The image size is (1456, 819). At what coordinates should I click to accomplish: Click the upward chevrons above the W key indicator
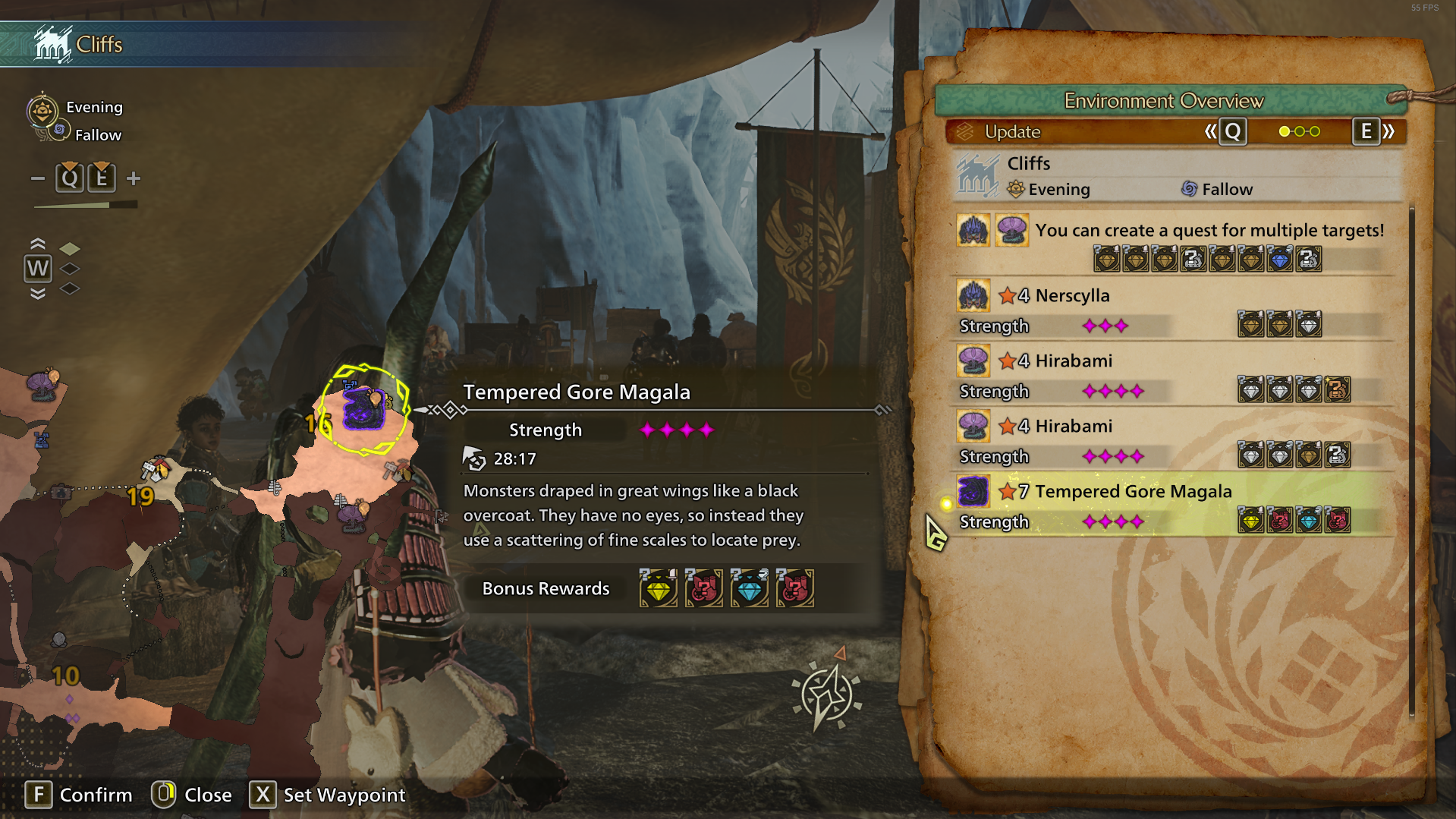(x=37, y=244)
